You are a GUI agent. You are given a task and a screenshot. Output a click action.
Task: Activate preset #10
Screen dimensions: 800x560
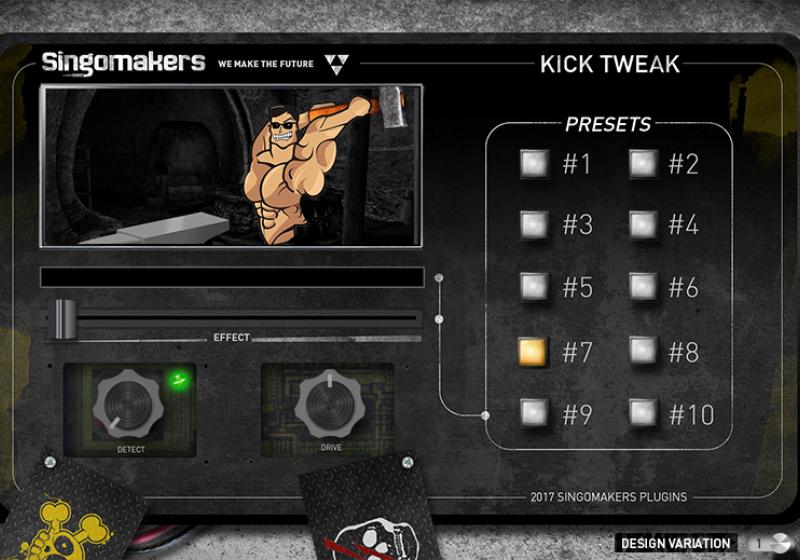(x=642, y=412)
